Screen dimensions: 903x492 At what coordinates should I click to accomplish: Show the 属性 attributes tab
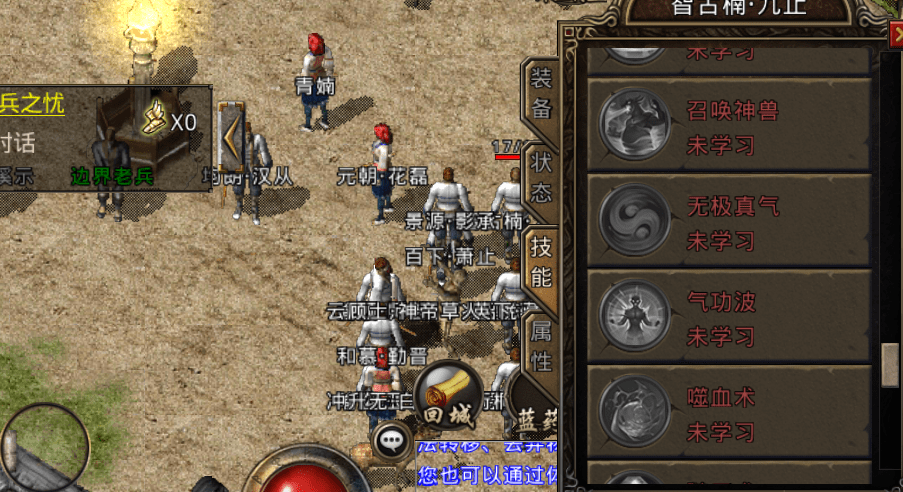(x=541, y=347)
